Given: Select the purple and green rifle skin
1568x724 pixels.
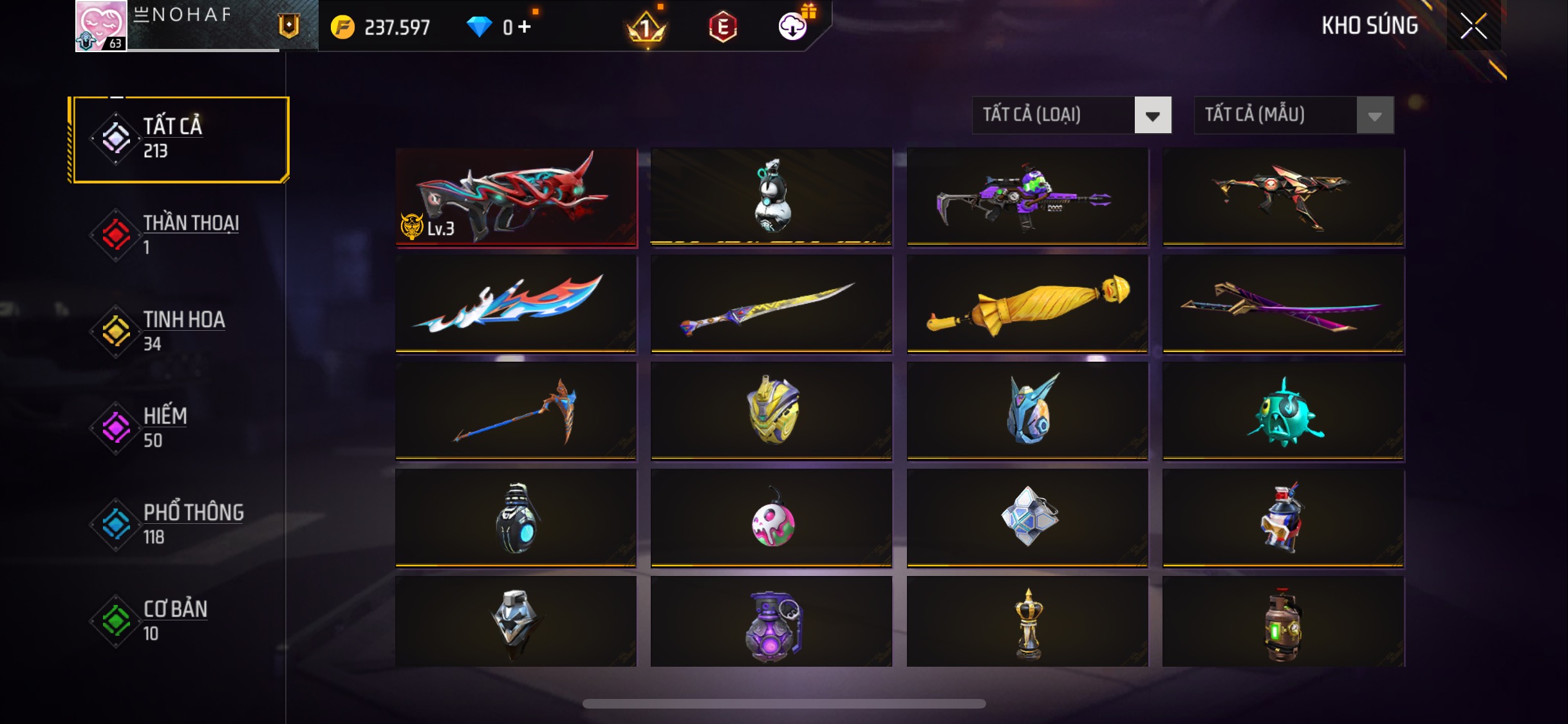Looking at the screenshot, I should (x=1027, y=197).
